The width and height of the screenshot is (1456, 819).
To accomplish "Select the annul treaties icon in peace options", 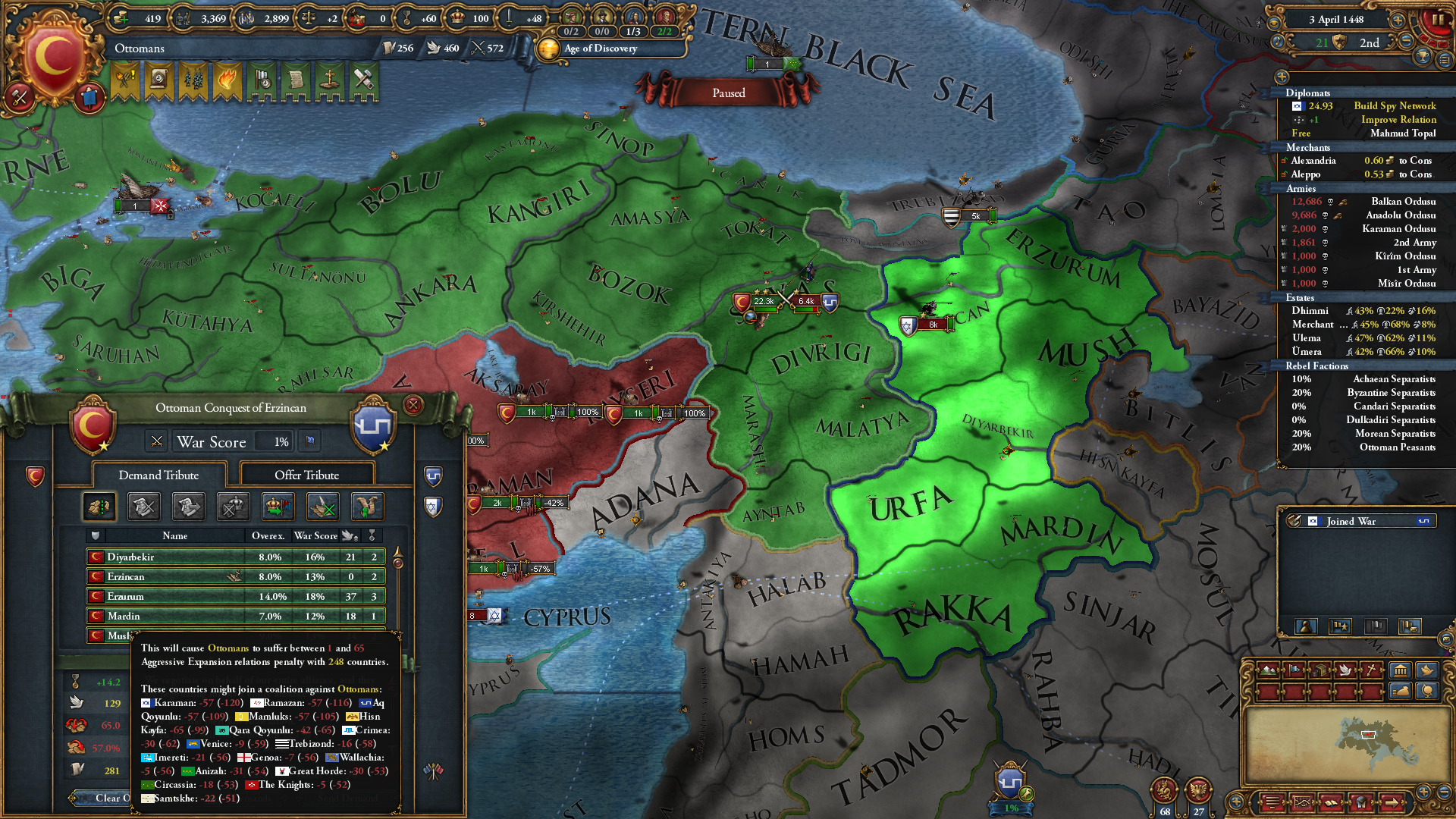I will coord(322,507).
